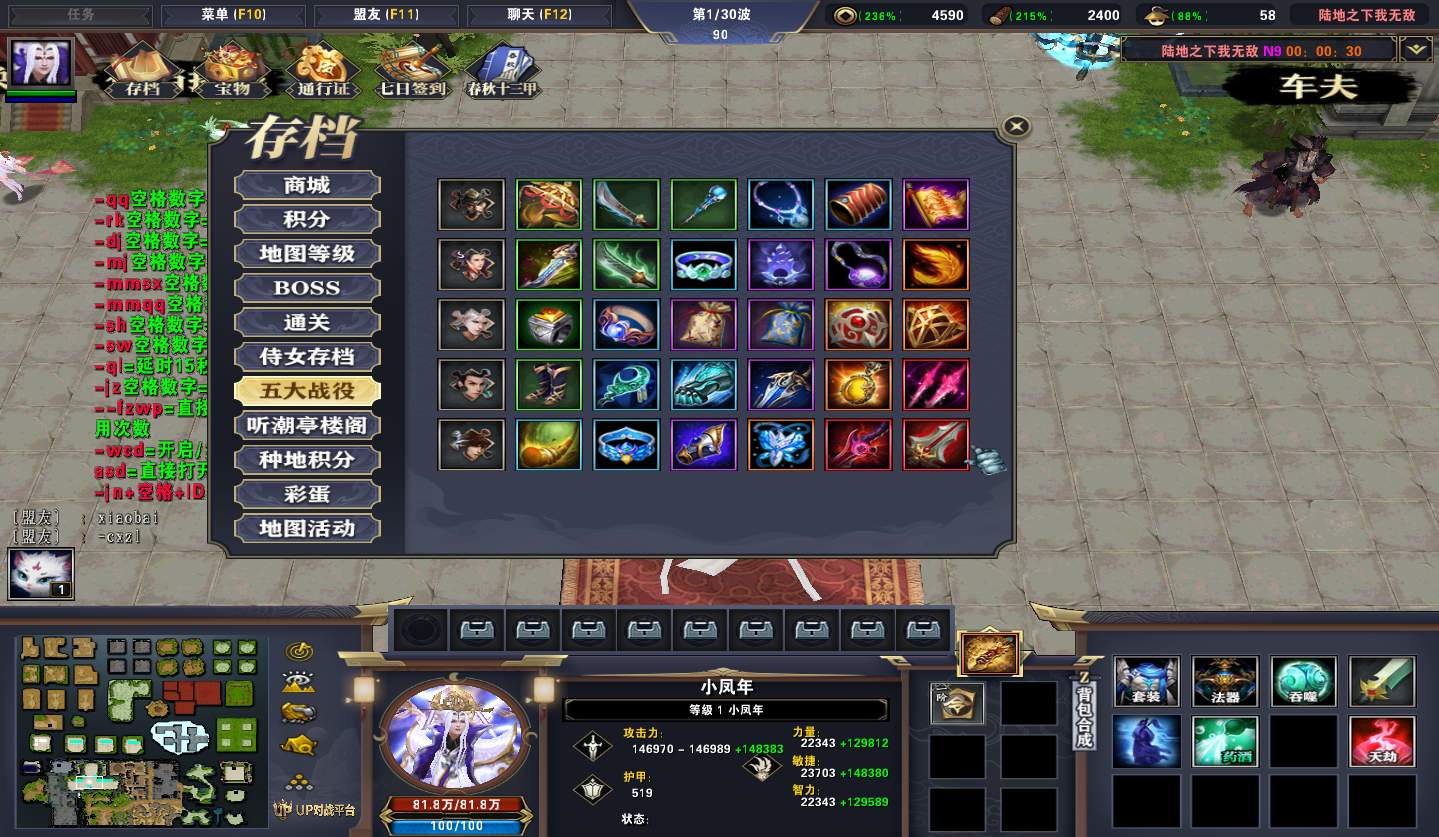Switch to the 商城 tab

pyautogui.click(x=307, y=185)
